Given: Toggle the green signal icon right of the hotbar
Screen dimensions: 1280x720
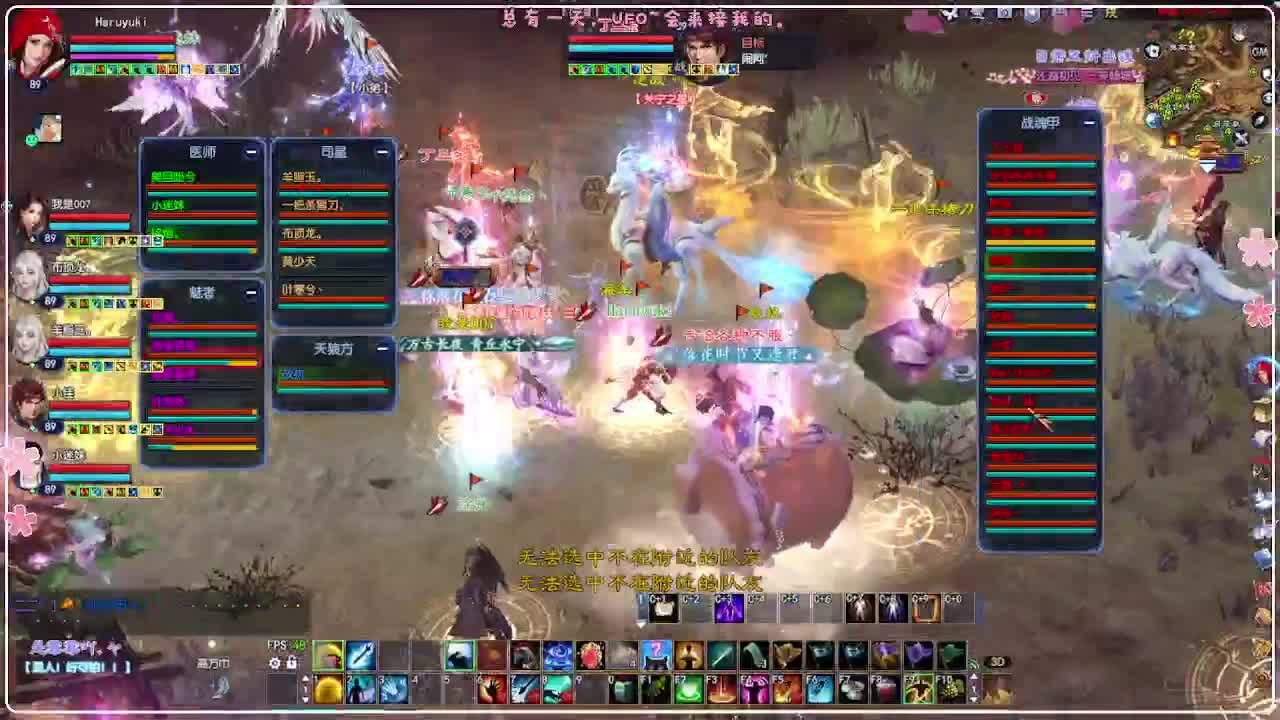Looking at the screenshot, I should 971,665.
